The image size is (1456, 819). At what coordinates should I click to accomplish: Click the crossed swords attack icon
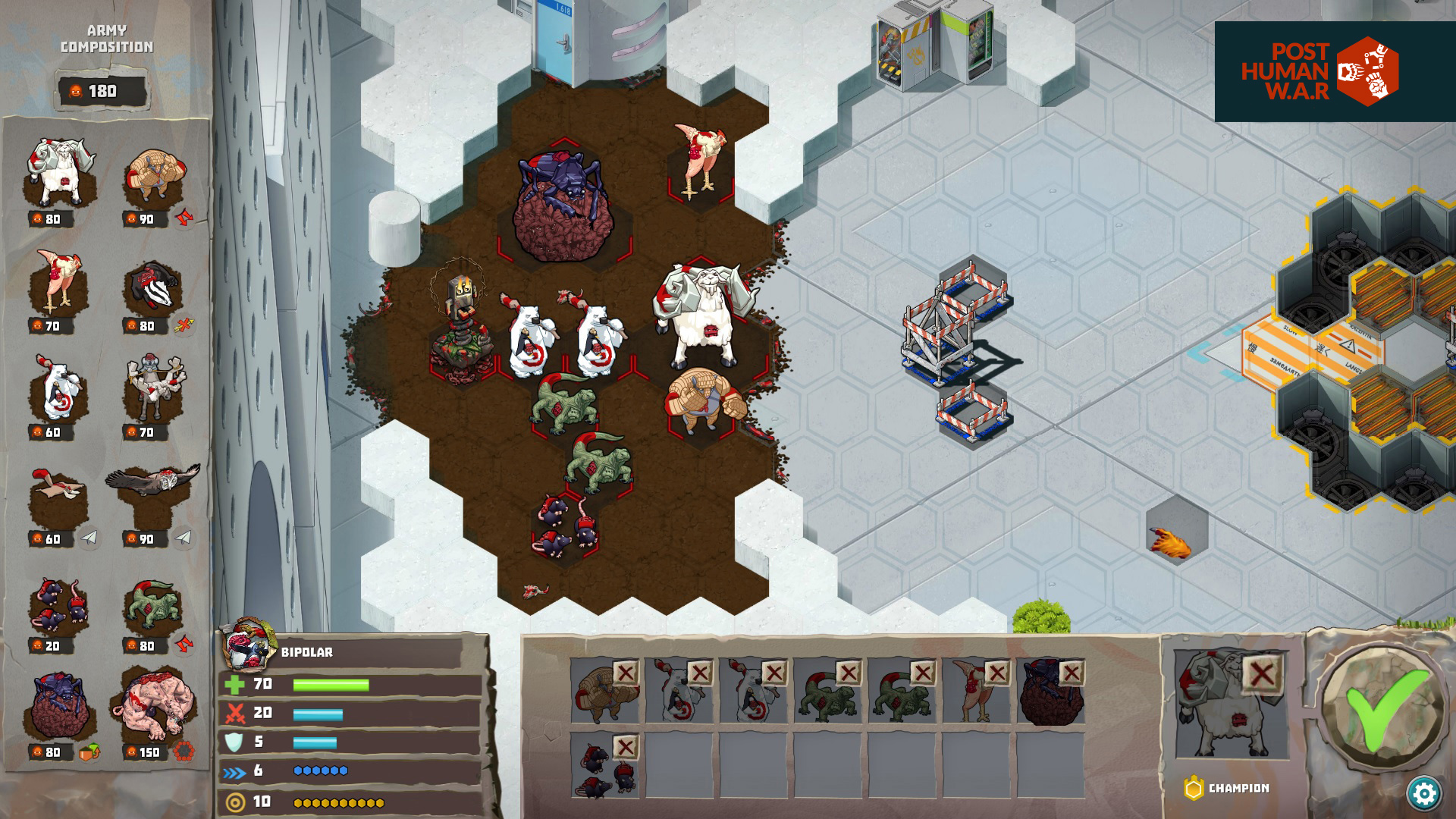click(235, 712)
